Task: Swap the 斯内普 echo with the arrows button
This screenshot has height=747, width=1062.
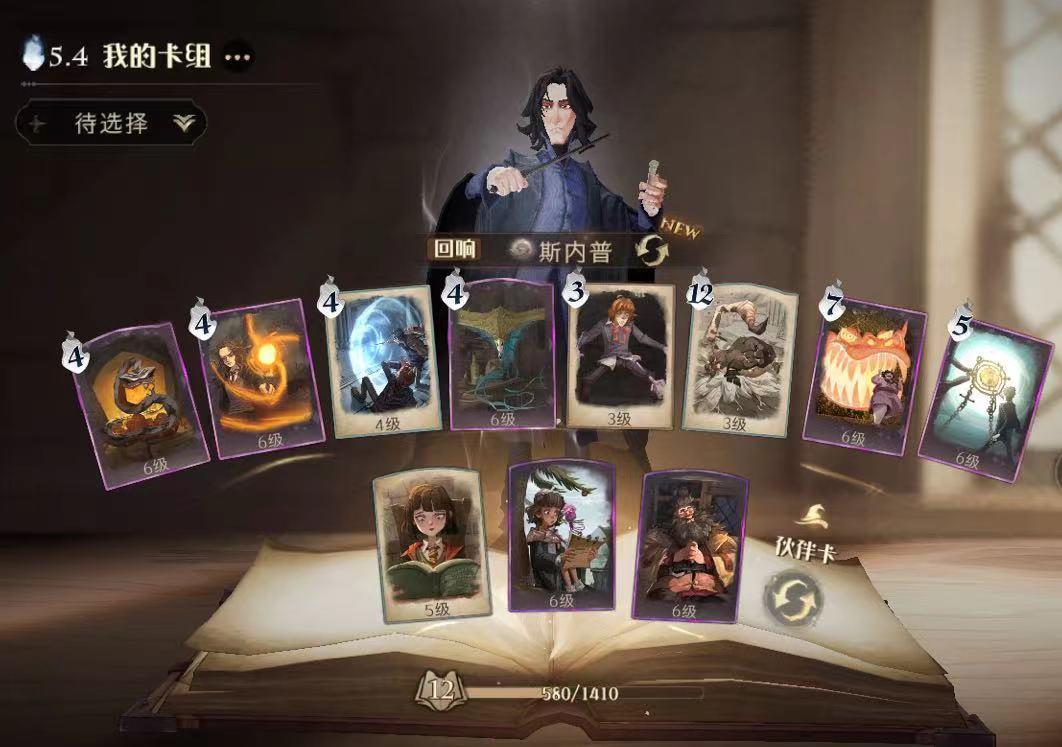Action: pyautogui.click(x=651, y=250)
